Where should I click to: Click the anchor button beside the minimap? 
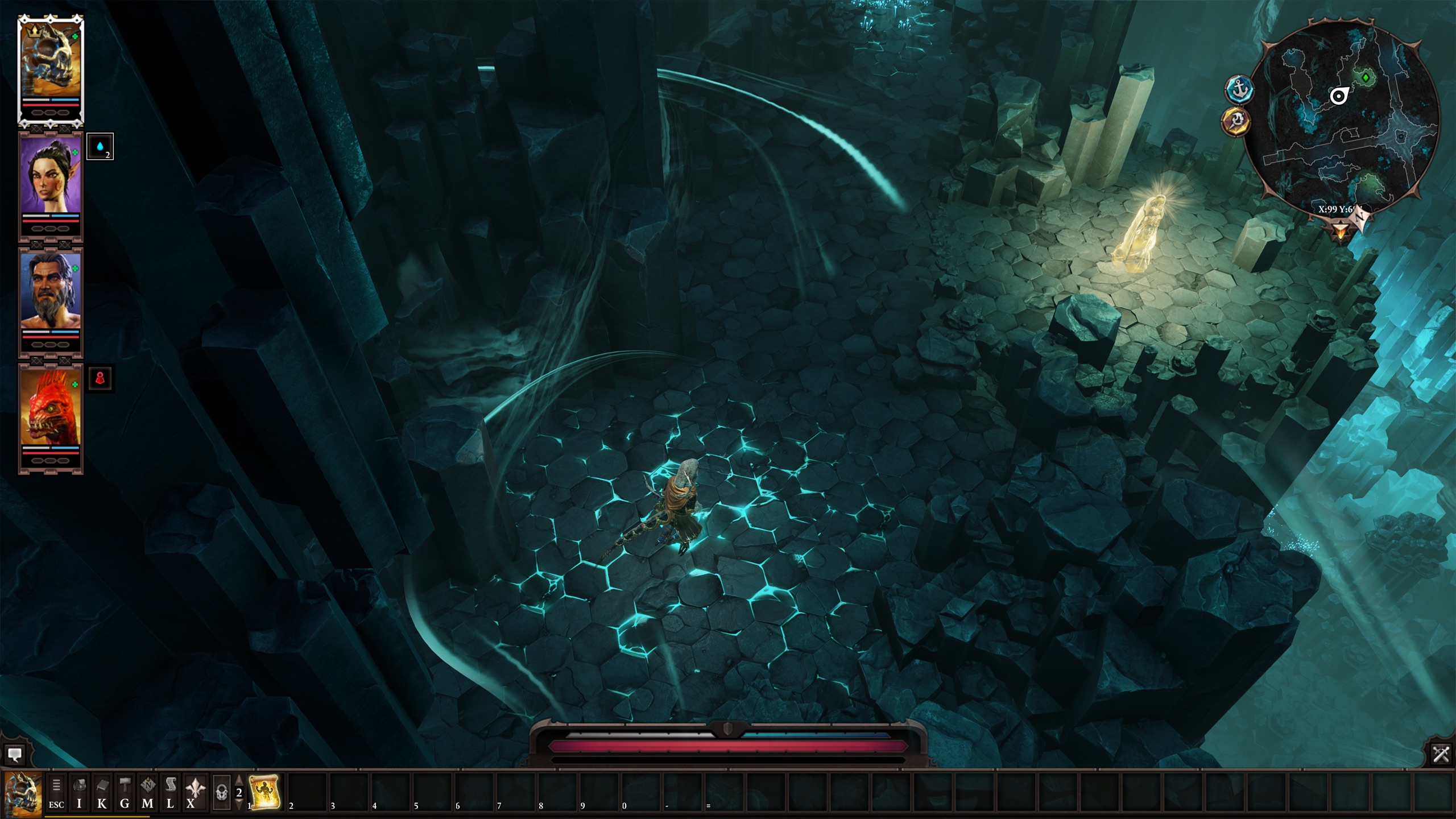(1239, 90)
